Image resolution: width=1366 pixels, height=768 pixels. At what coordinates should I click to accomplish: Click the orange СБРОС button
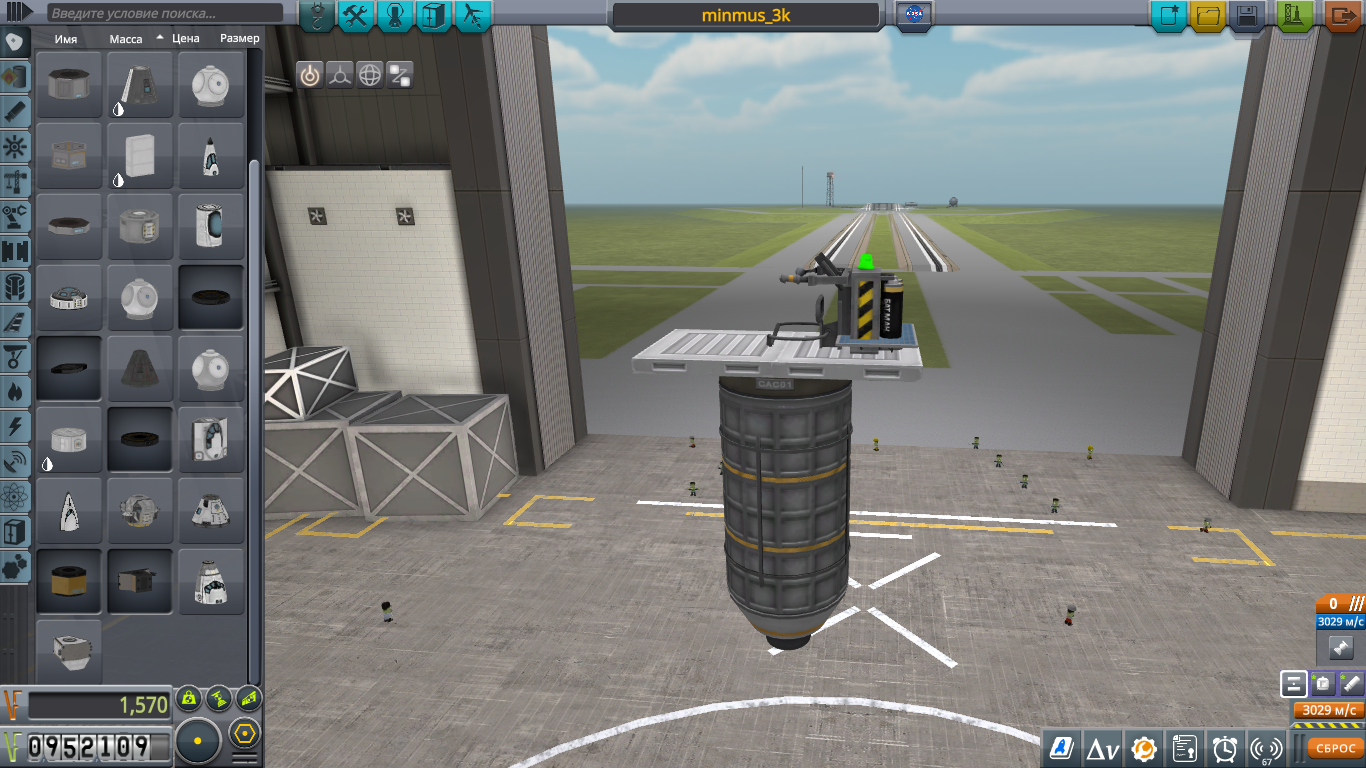tap(1334, 747)
